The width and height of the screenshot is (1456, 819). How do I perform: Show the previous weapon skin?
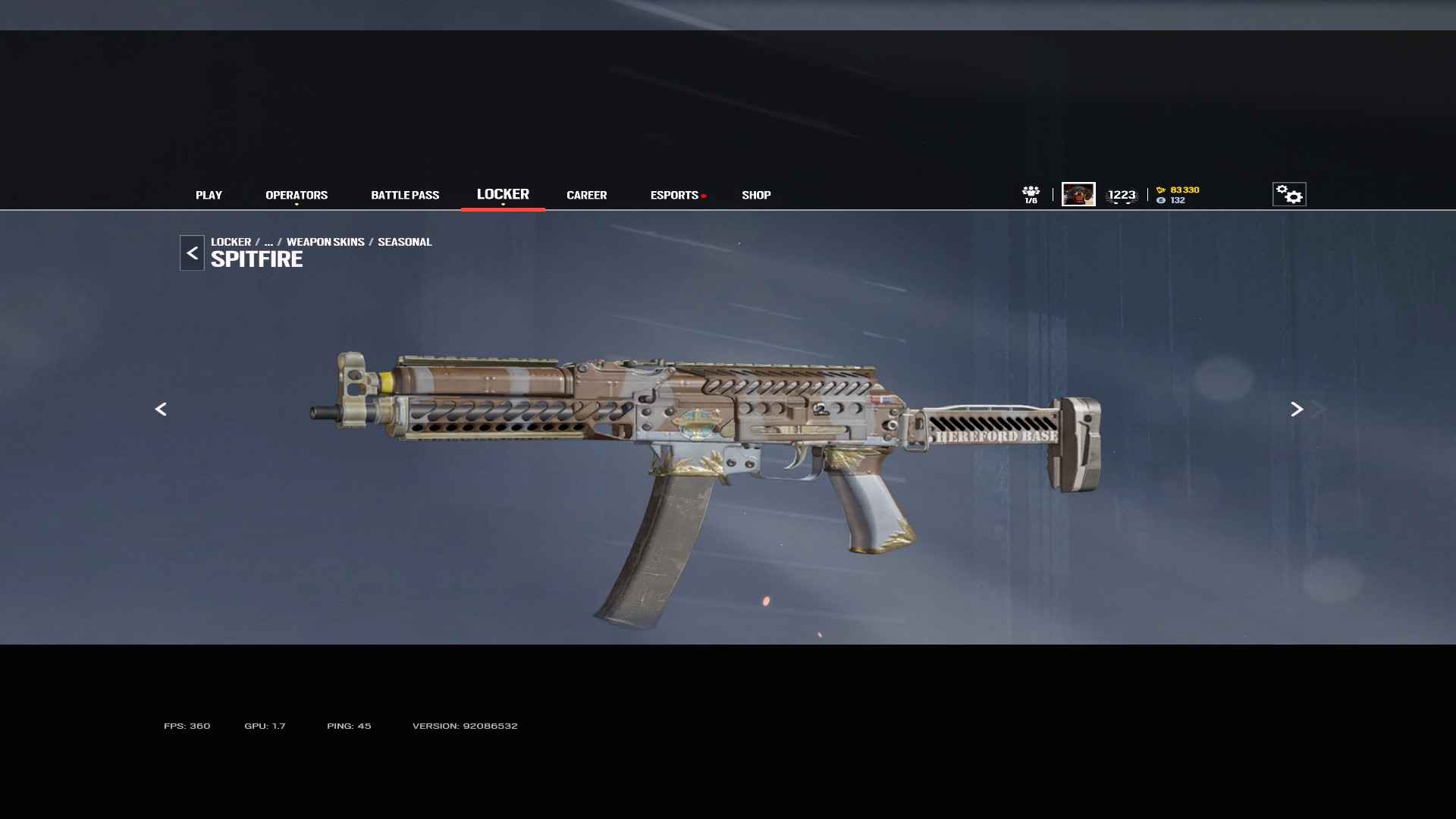(x=161, y=409)
